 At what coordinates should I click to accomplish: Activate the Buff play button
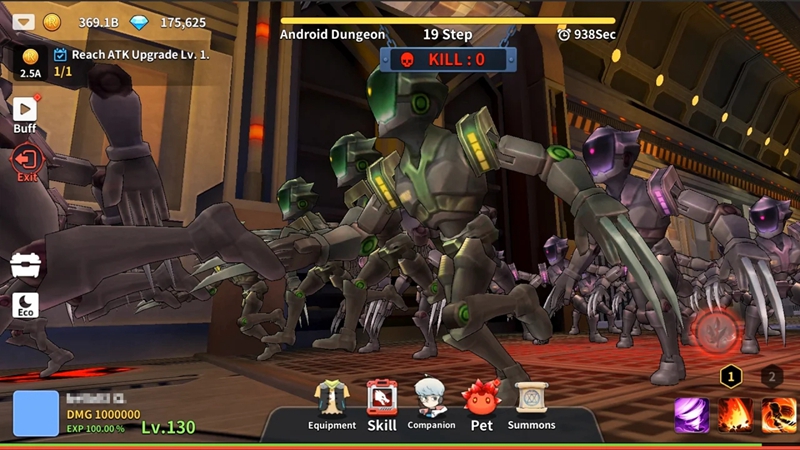click(x=25, y=110)
